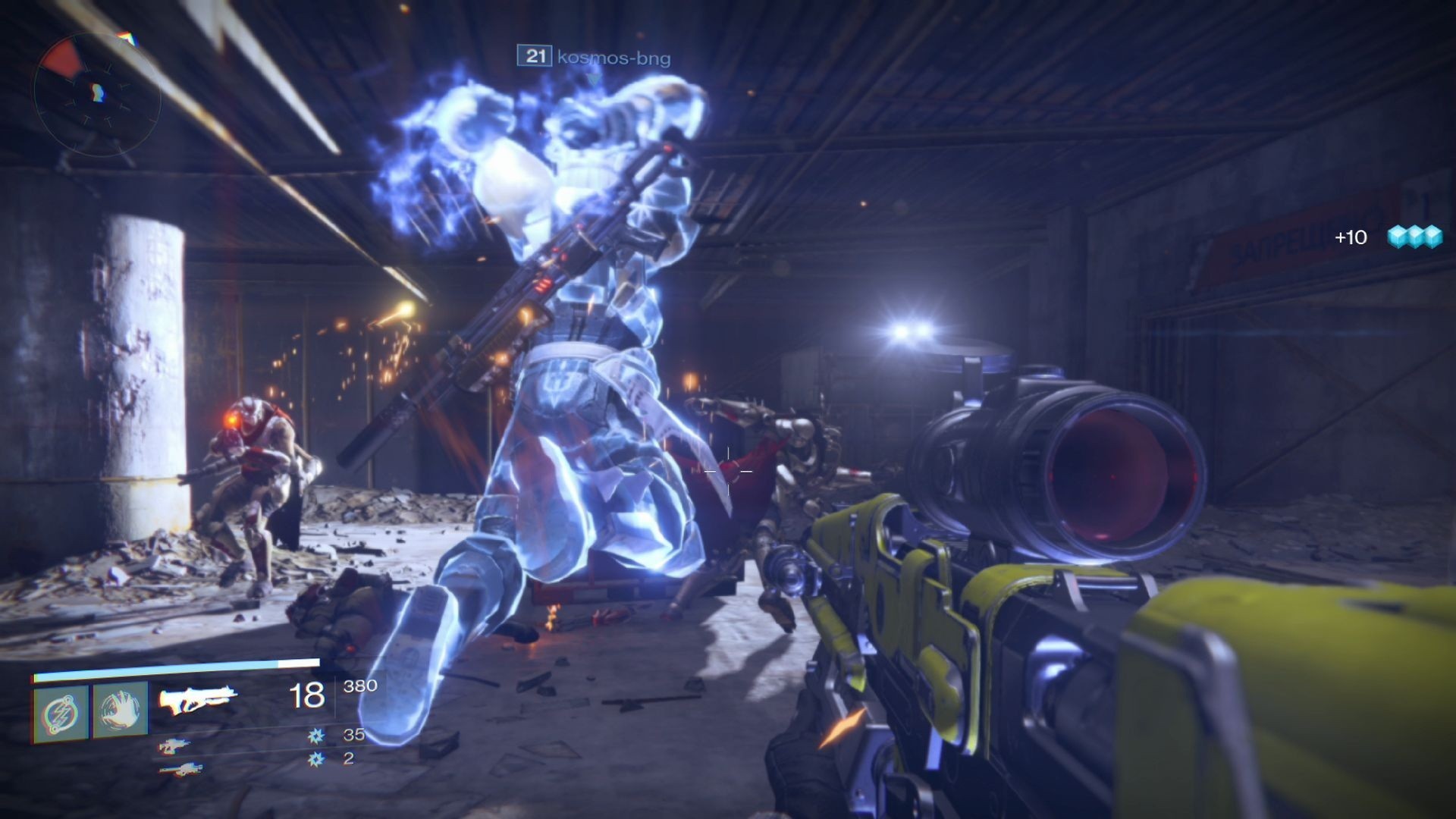Click the reserve ammo count 380
The image size is (1456, 819).
point(362,686)
